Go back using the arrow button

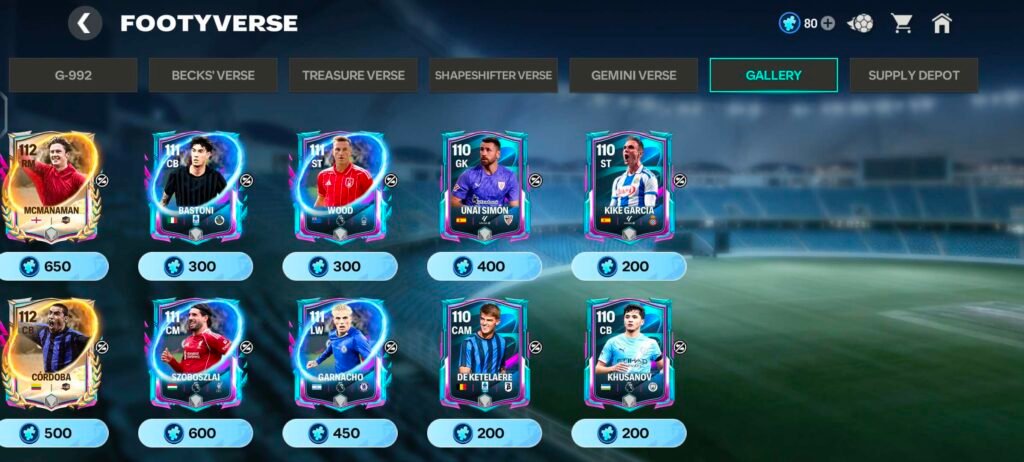(x=85, y=23)
